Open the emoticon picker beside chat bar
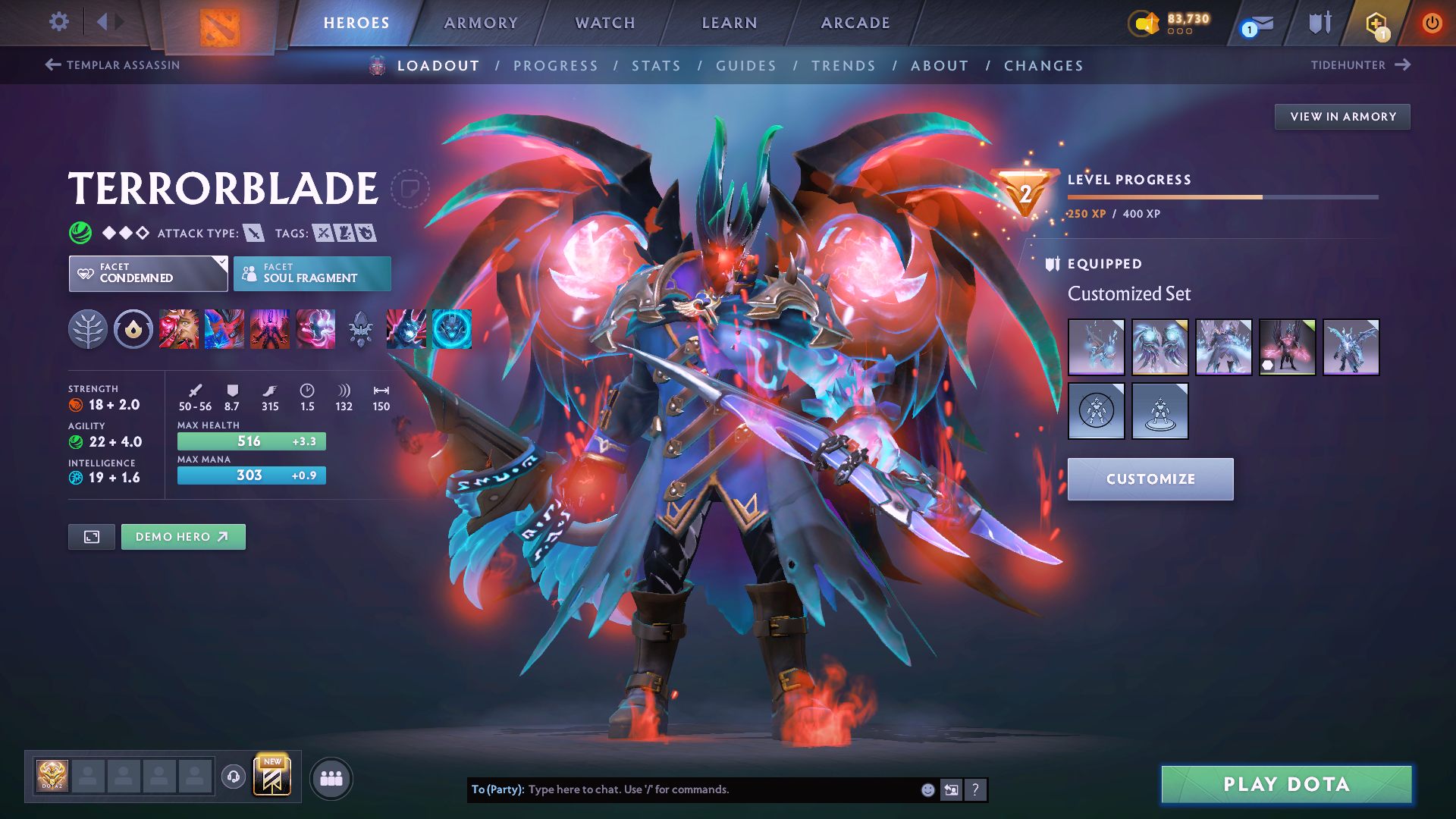 (x=927, y=789)
